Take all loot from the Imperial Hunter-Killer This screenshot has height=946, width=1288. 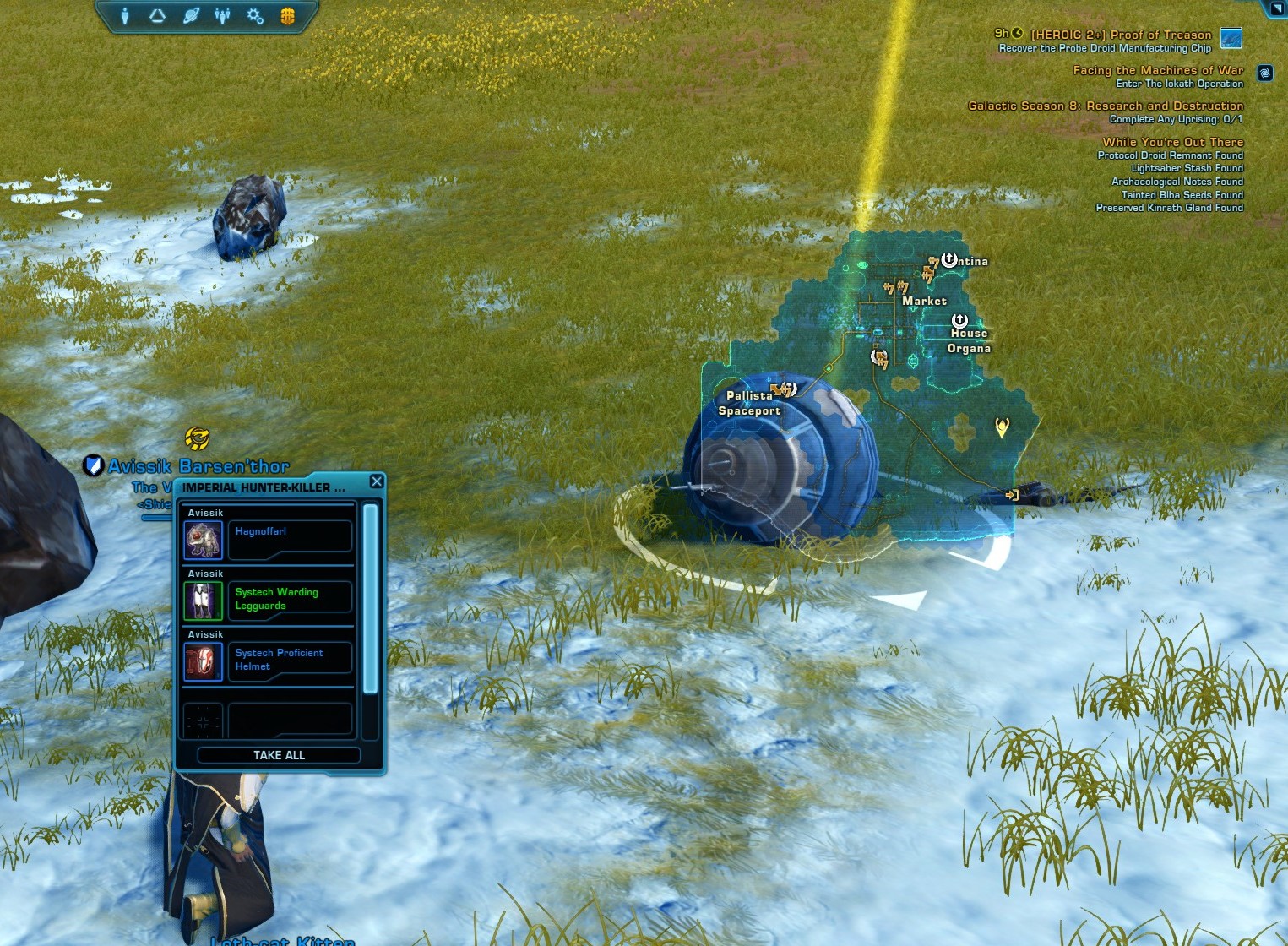(x=279, y=755)
